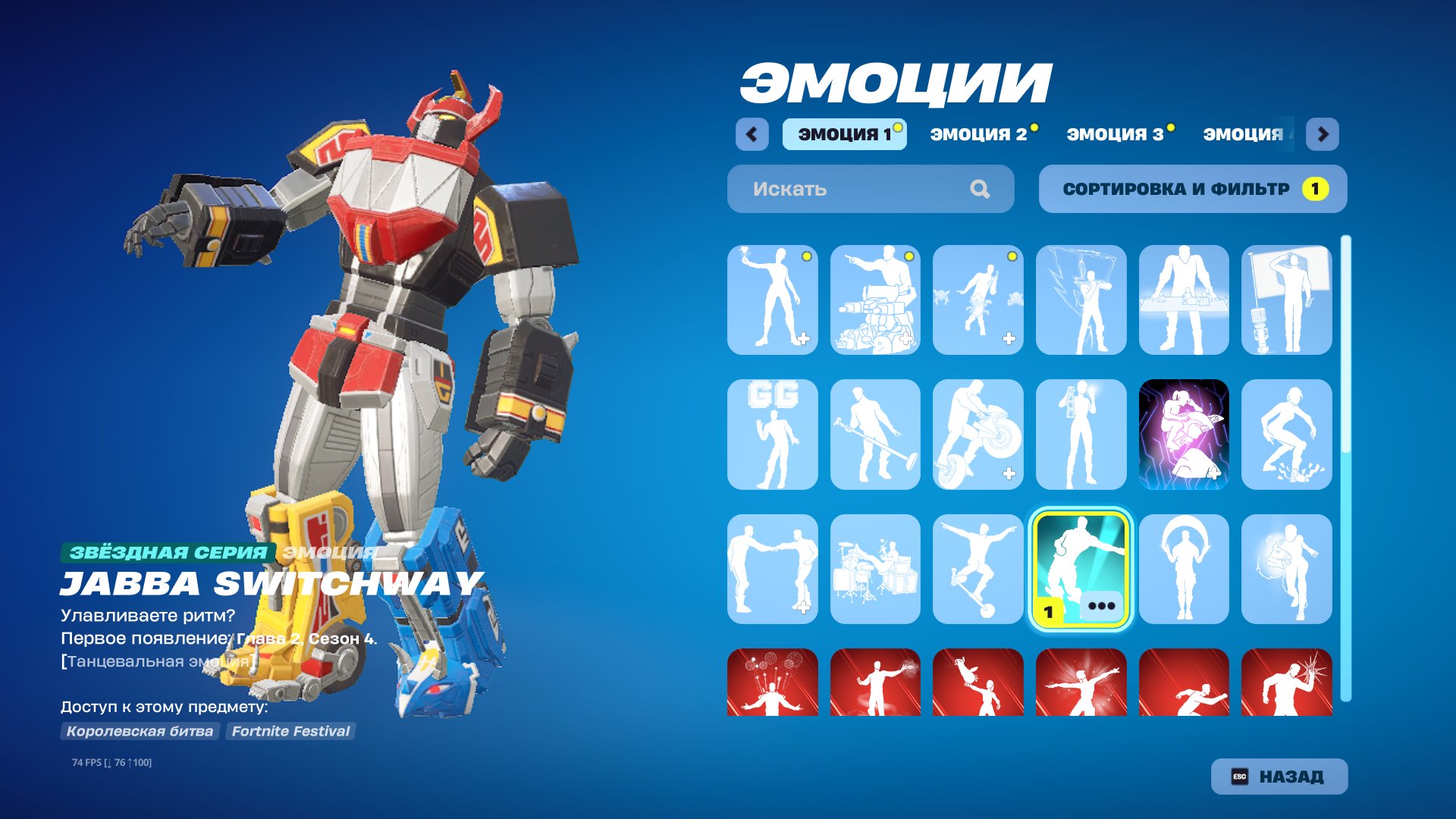Screen dimensions: 1456x819
Task: Switch to the ЭМОЦИЯ 3 tab
Action: pos(1115,133)
